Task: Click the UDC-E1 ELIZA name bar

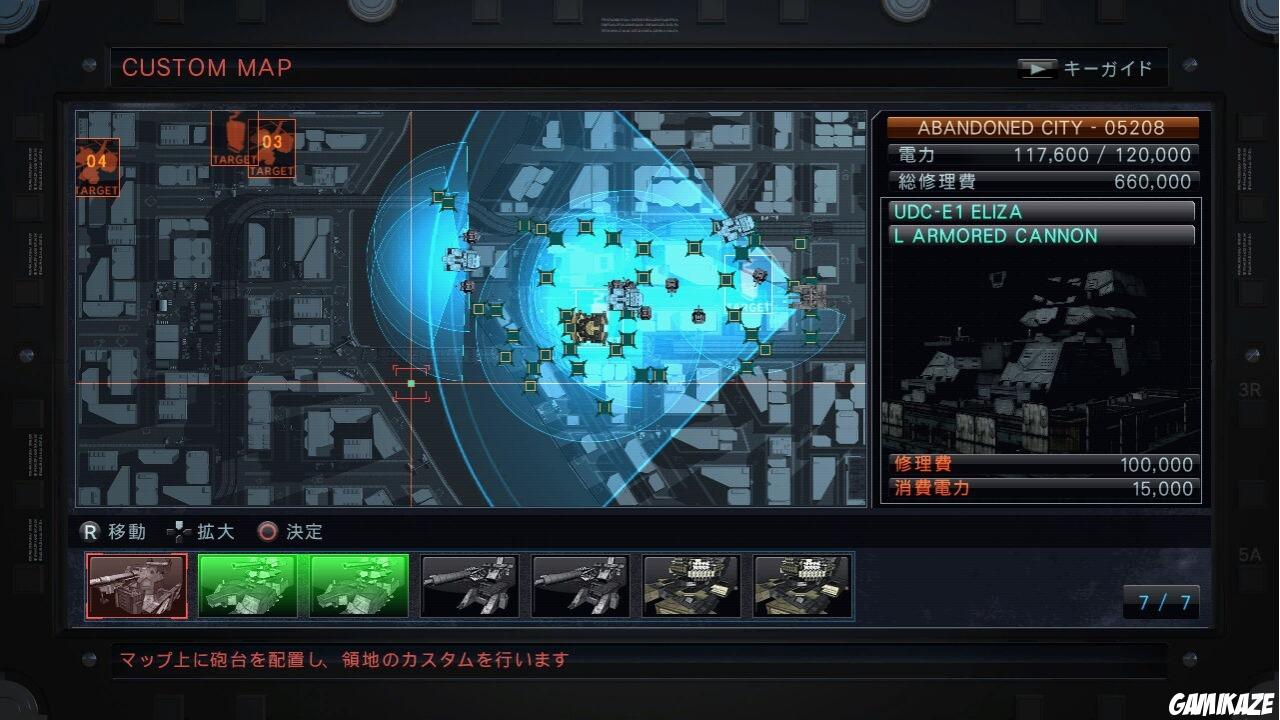Action: pyautogui.click(x=1040, y=211)
